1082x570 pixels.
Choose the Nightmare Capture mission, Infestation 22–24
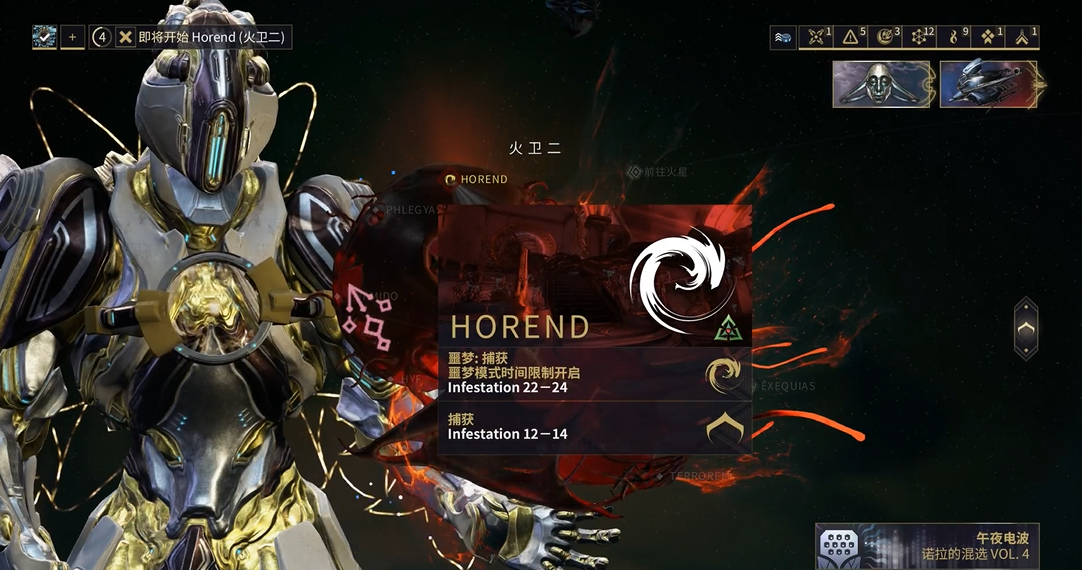(x=594, y=374)
